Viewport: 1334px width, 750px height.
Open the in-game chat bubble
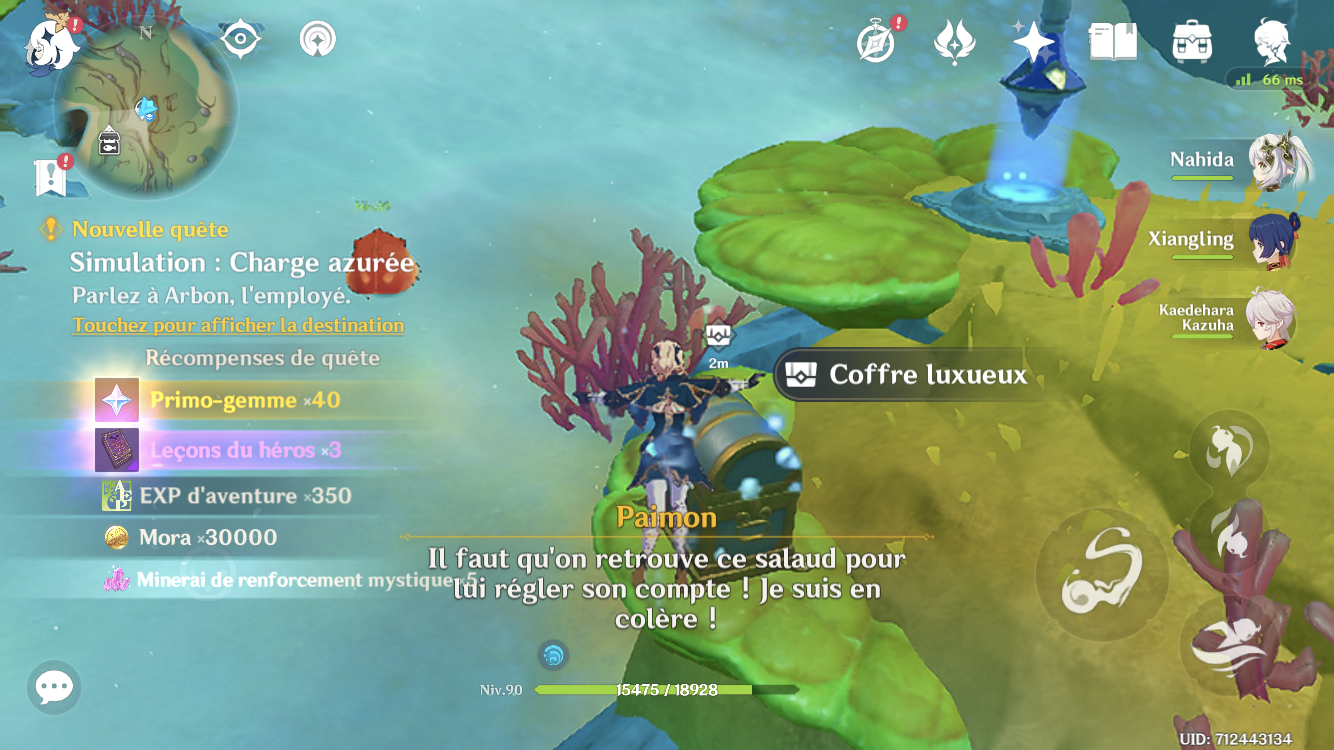(52, 687)
